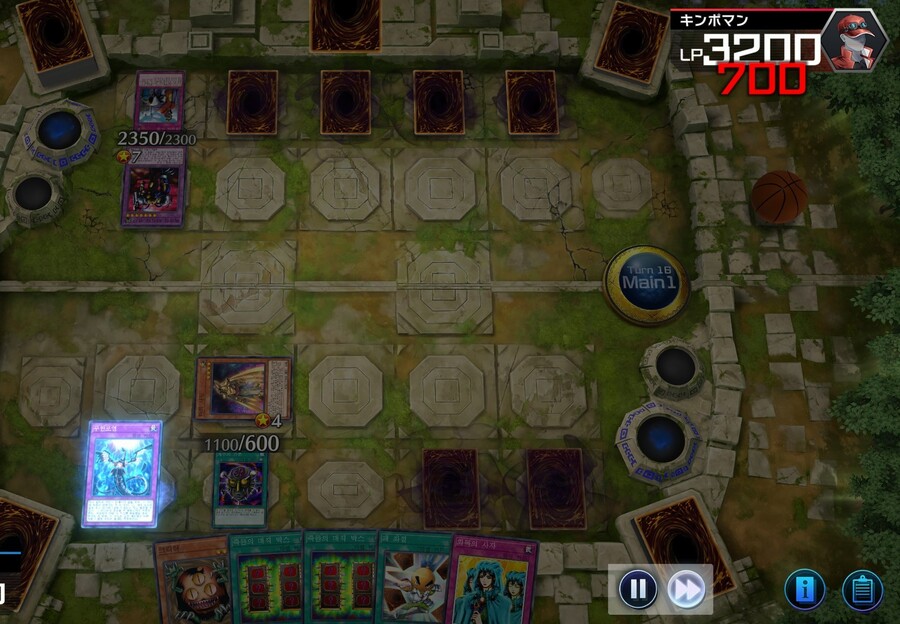The width and height of the screenshot is (900, 624).
Task: Select the horizontal rank 4 Xyz monster
Action: 243,388
